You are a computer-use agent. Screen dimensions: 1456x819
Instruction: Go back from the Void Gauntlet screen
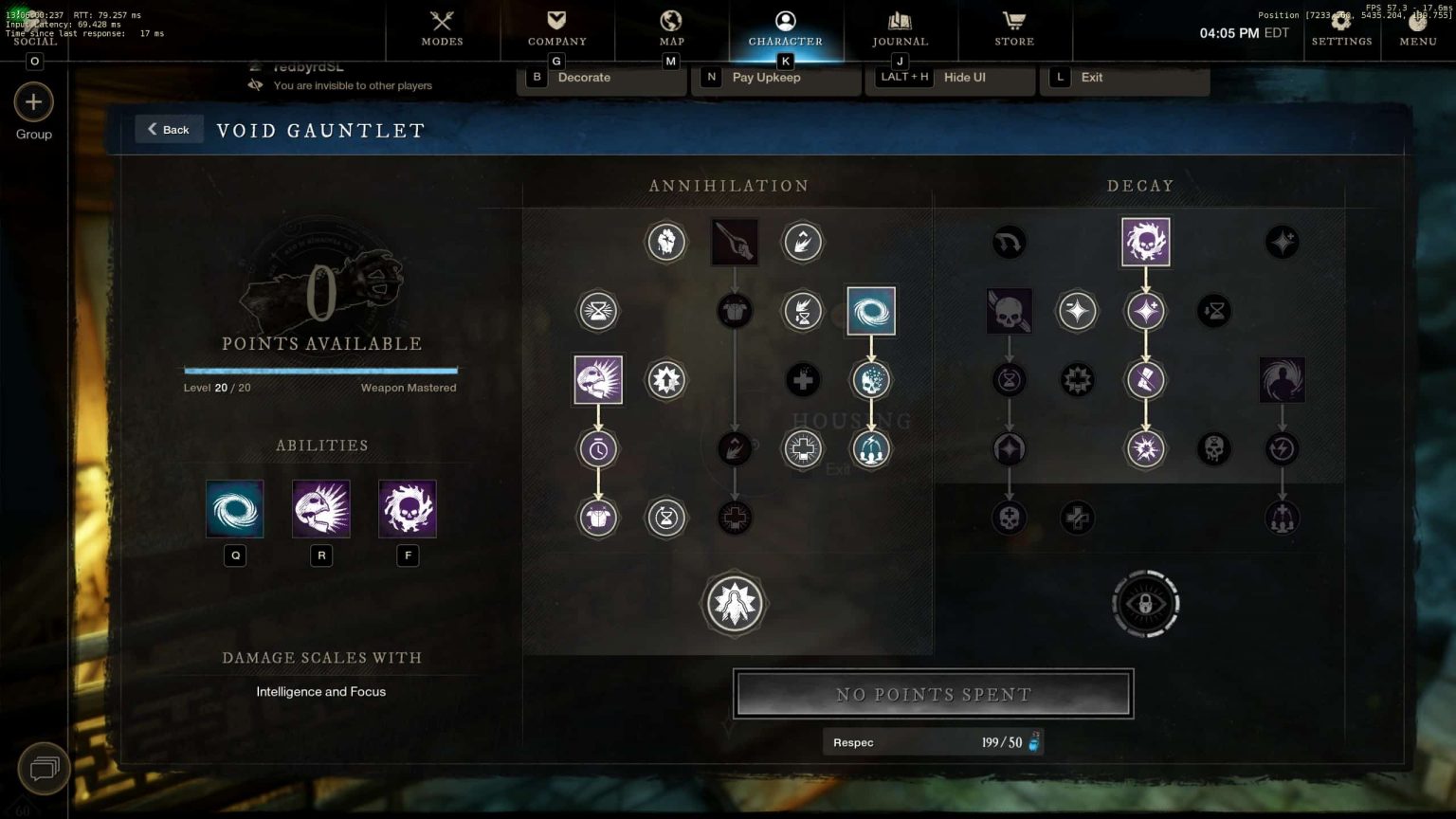click(x=169, y=129)
